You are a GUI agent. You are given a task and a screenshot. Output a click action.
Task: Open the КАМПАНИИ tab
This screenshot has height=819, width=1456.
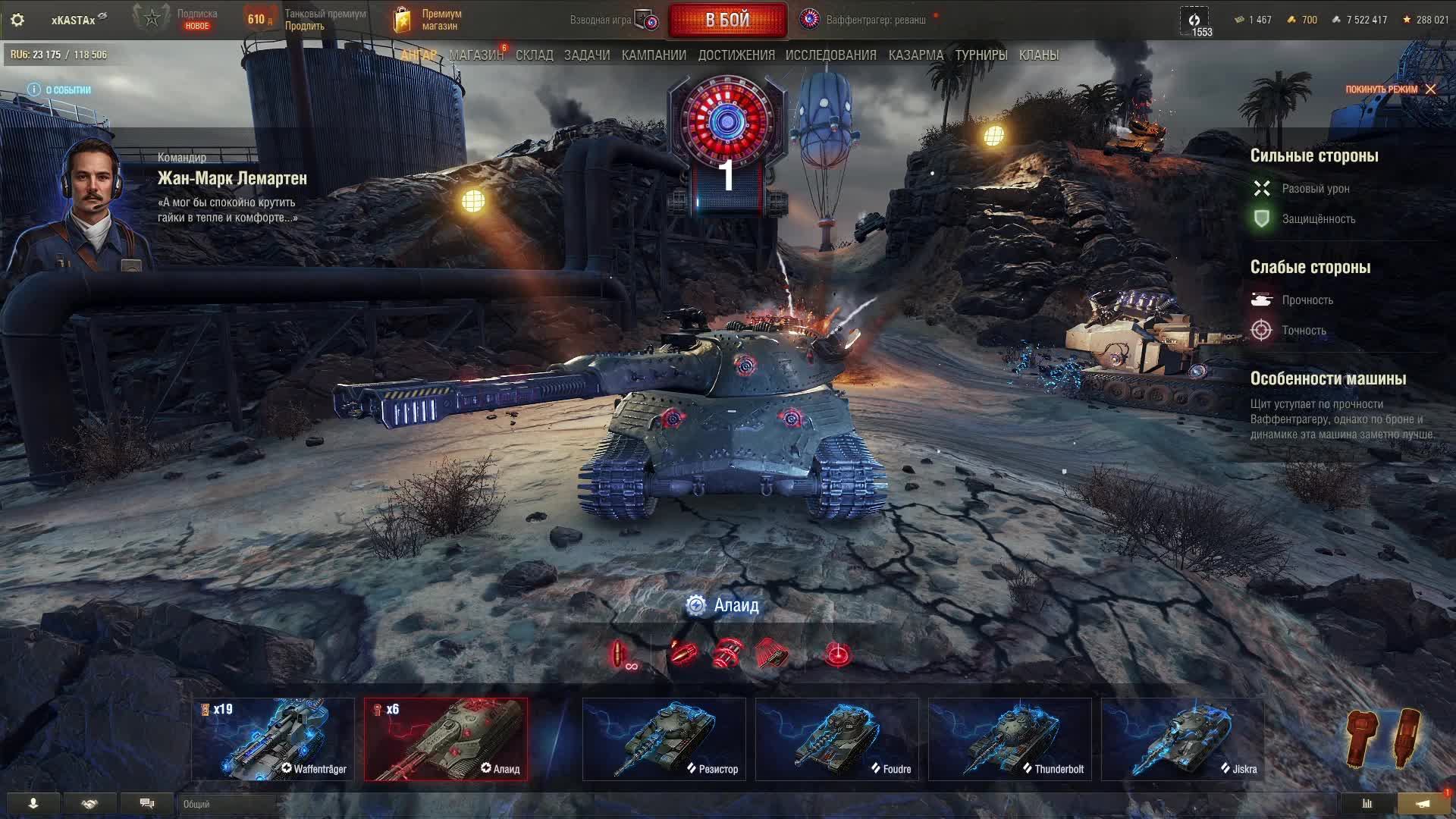tap(654, 55)
